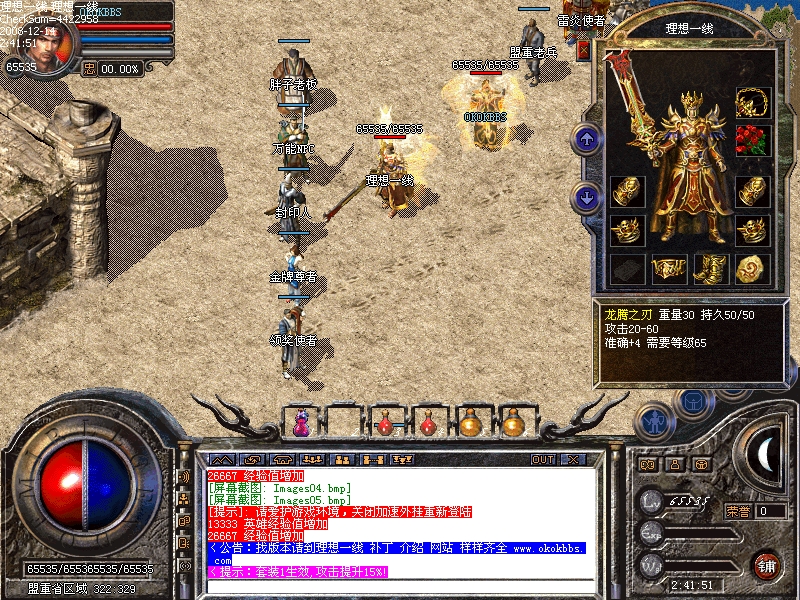Open the blue character figure round button
800x600 pixels.
coord(655,421)
